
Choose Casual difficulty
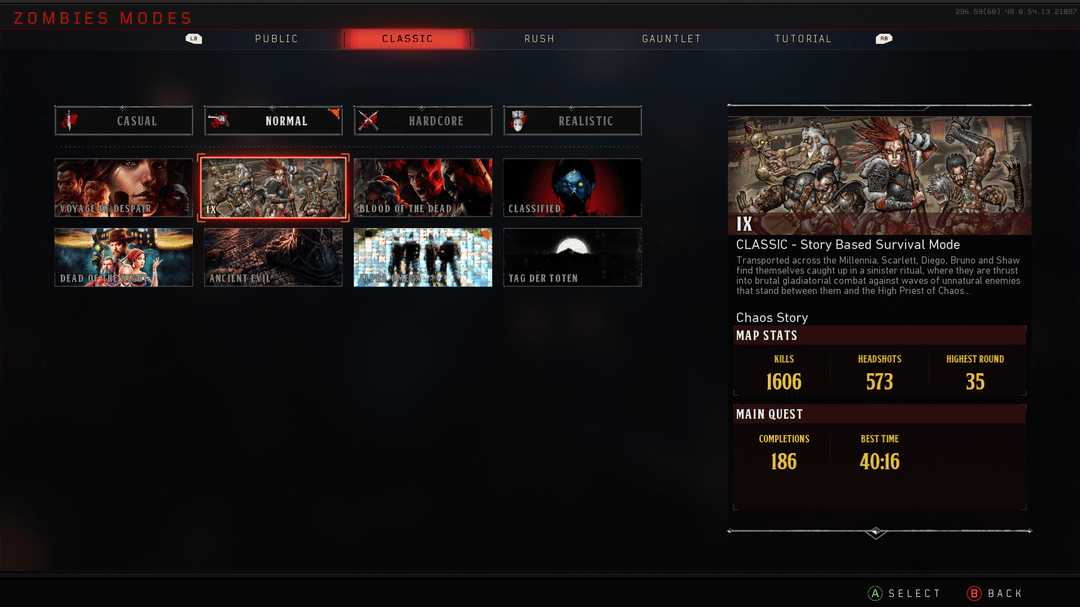click(124, 121)
